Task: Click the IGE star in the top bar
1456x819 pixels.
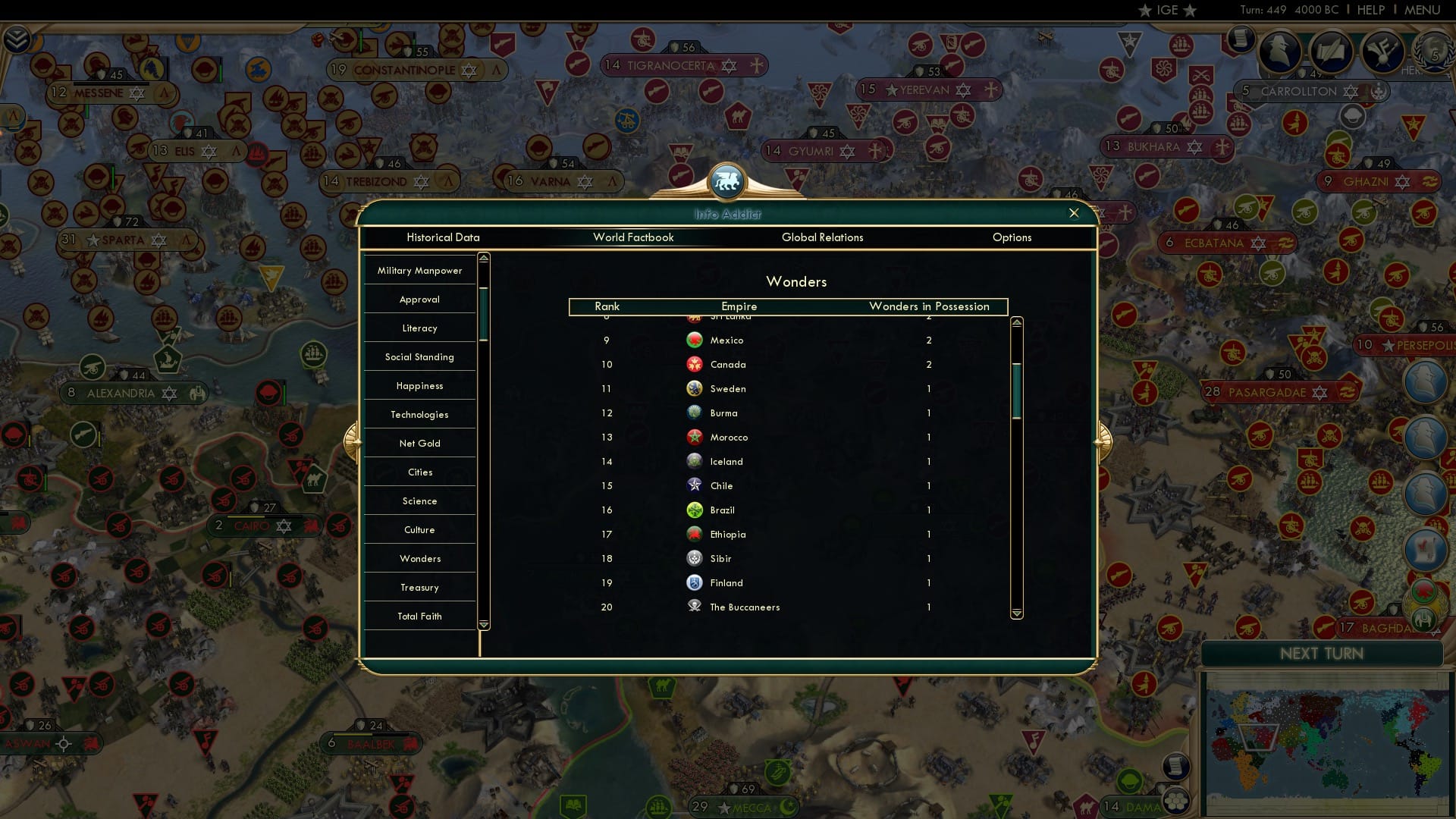Action: pyautogui.click(x=1145, y=10)
